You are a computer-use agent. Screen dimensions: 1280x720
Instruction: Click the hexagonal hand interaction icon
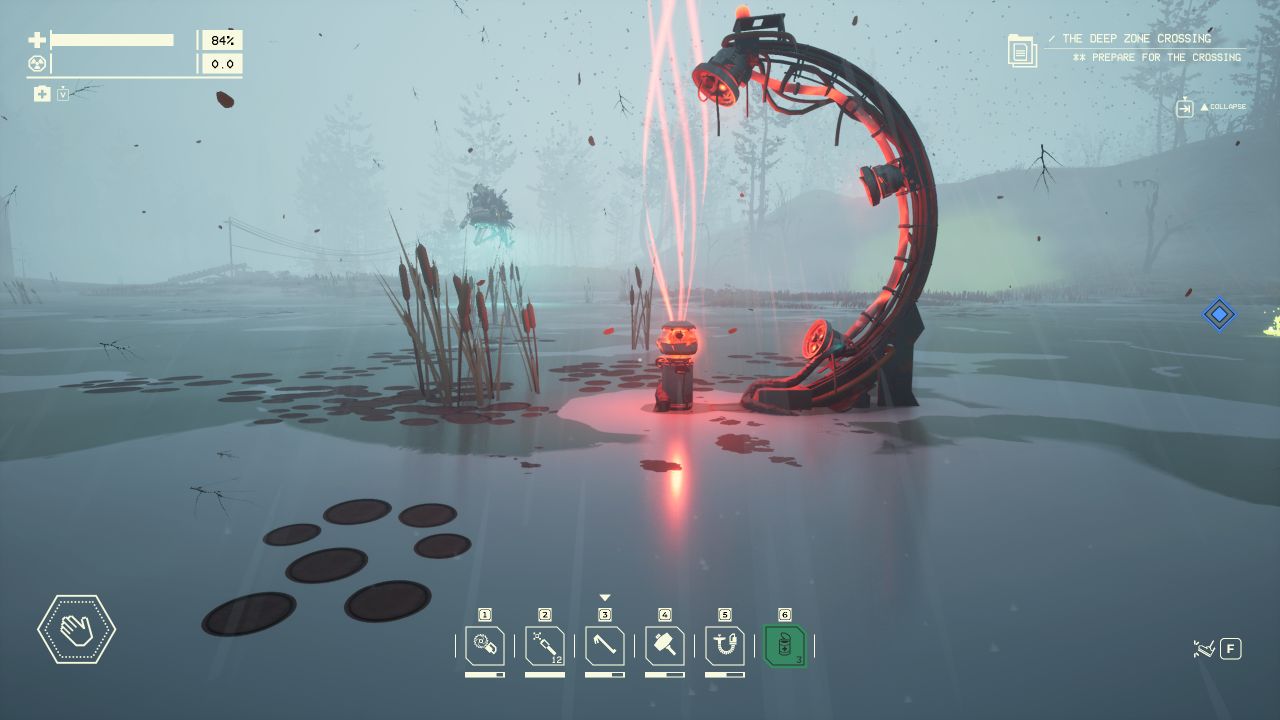[x=76, y=629]
